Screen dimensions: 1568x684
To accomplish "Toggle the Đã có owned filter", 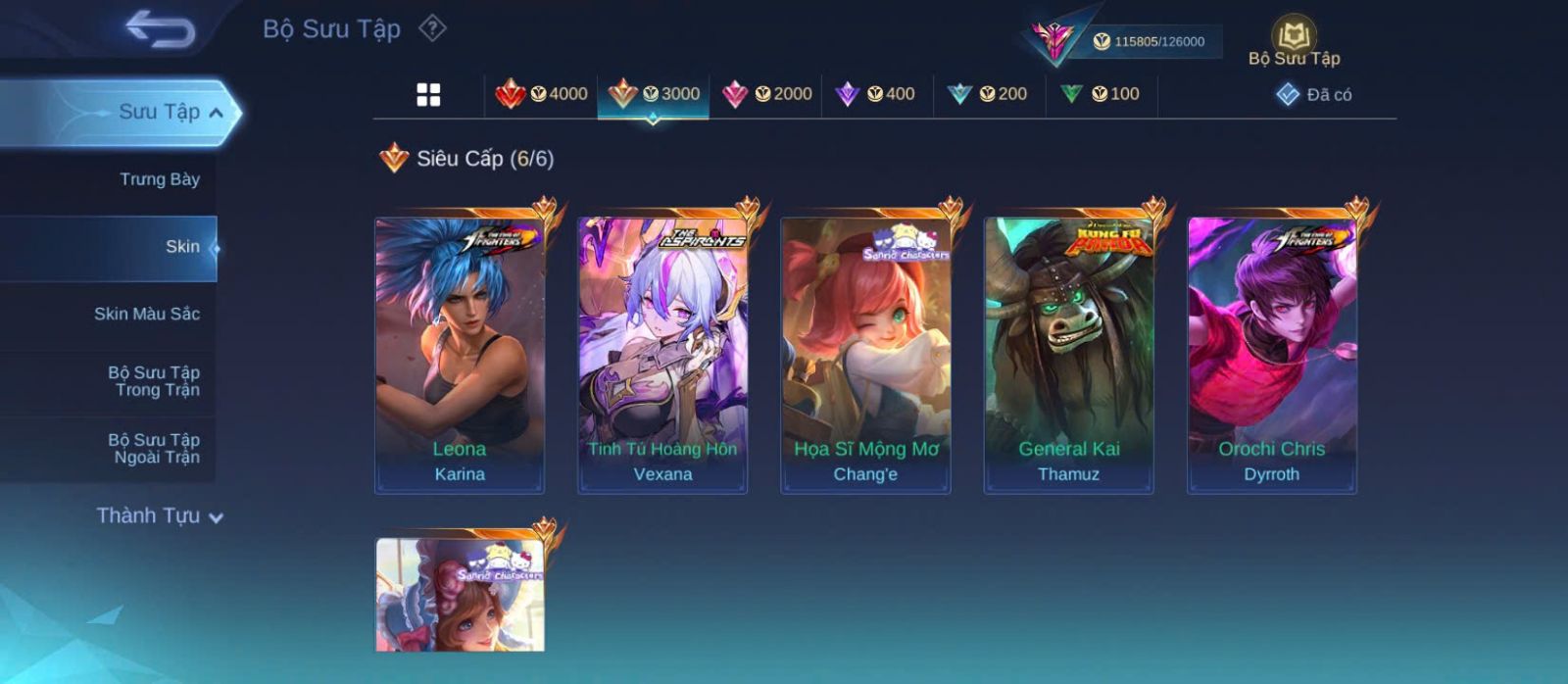I will tap(1314, 95).
